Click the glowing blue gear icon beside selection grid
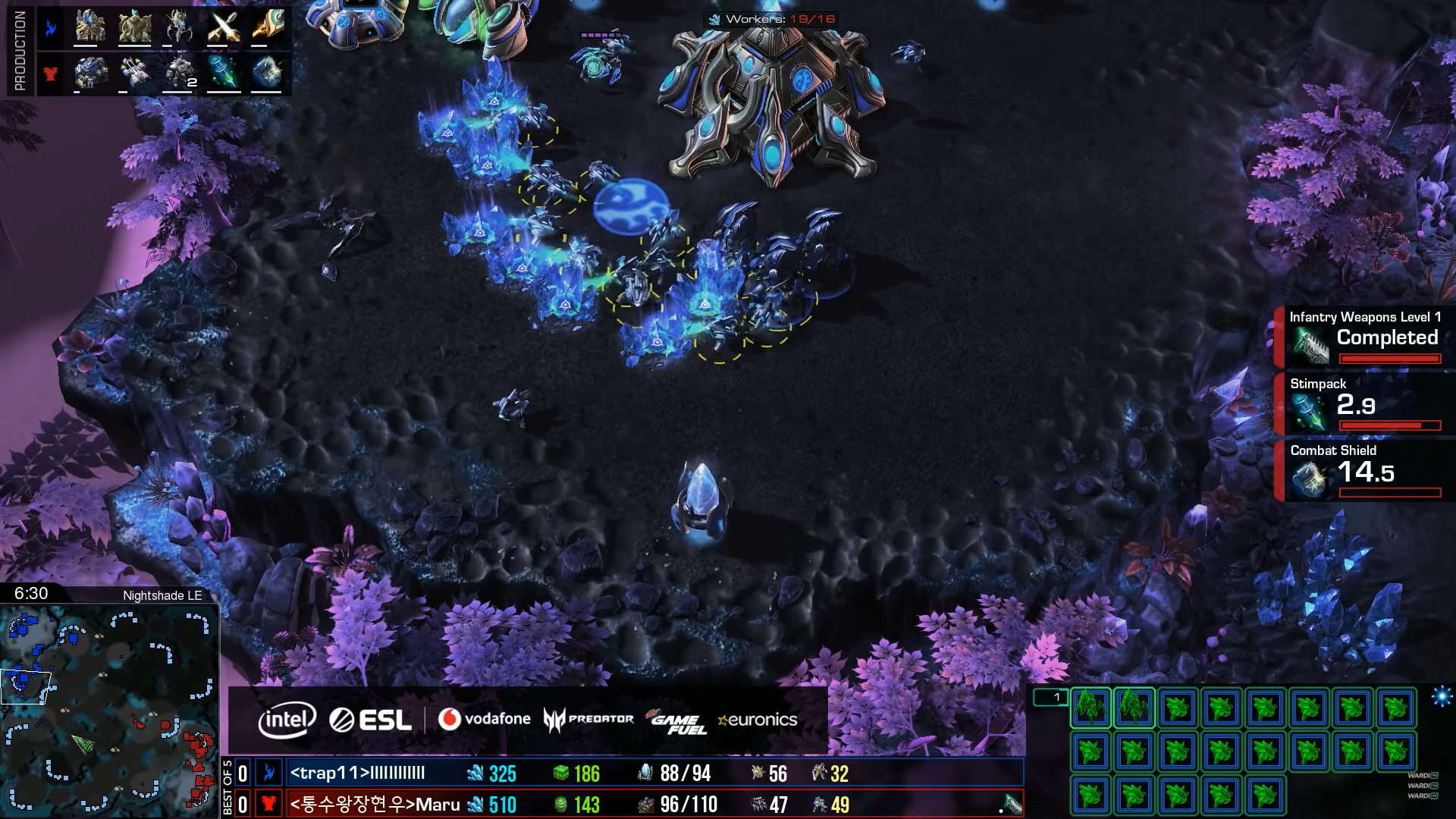 (x=1442, y=696)
